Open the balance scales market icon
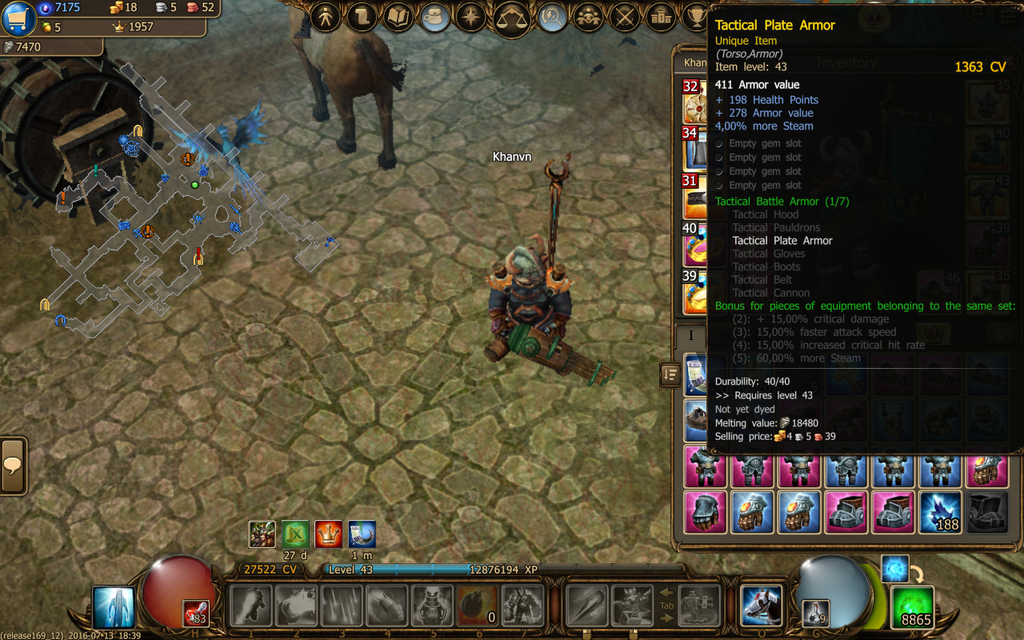 [x=512, y=17]
